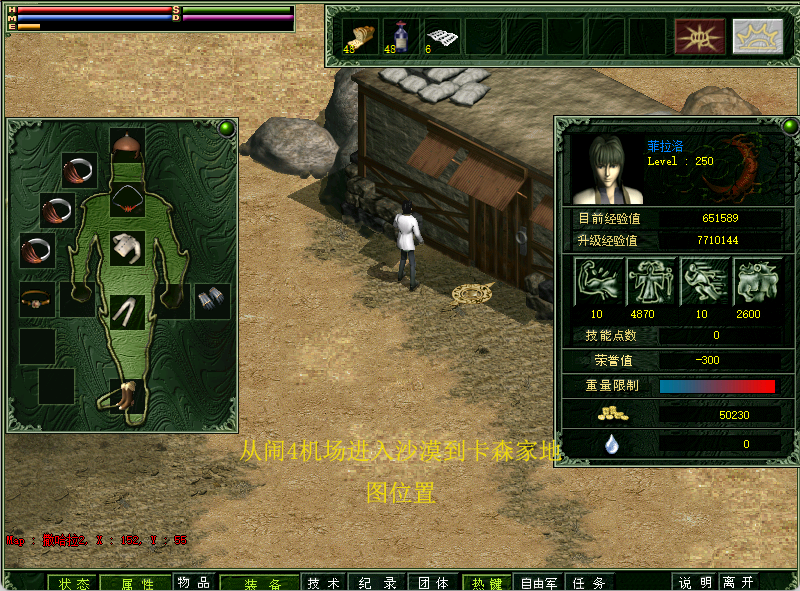This screenshot has height=591, width=800.
Task: Select the equipped white jacket slot
Action: click(127, 247)
